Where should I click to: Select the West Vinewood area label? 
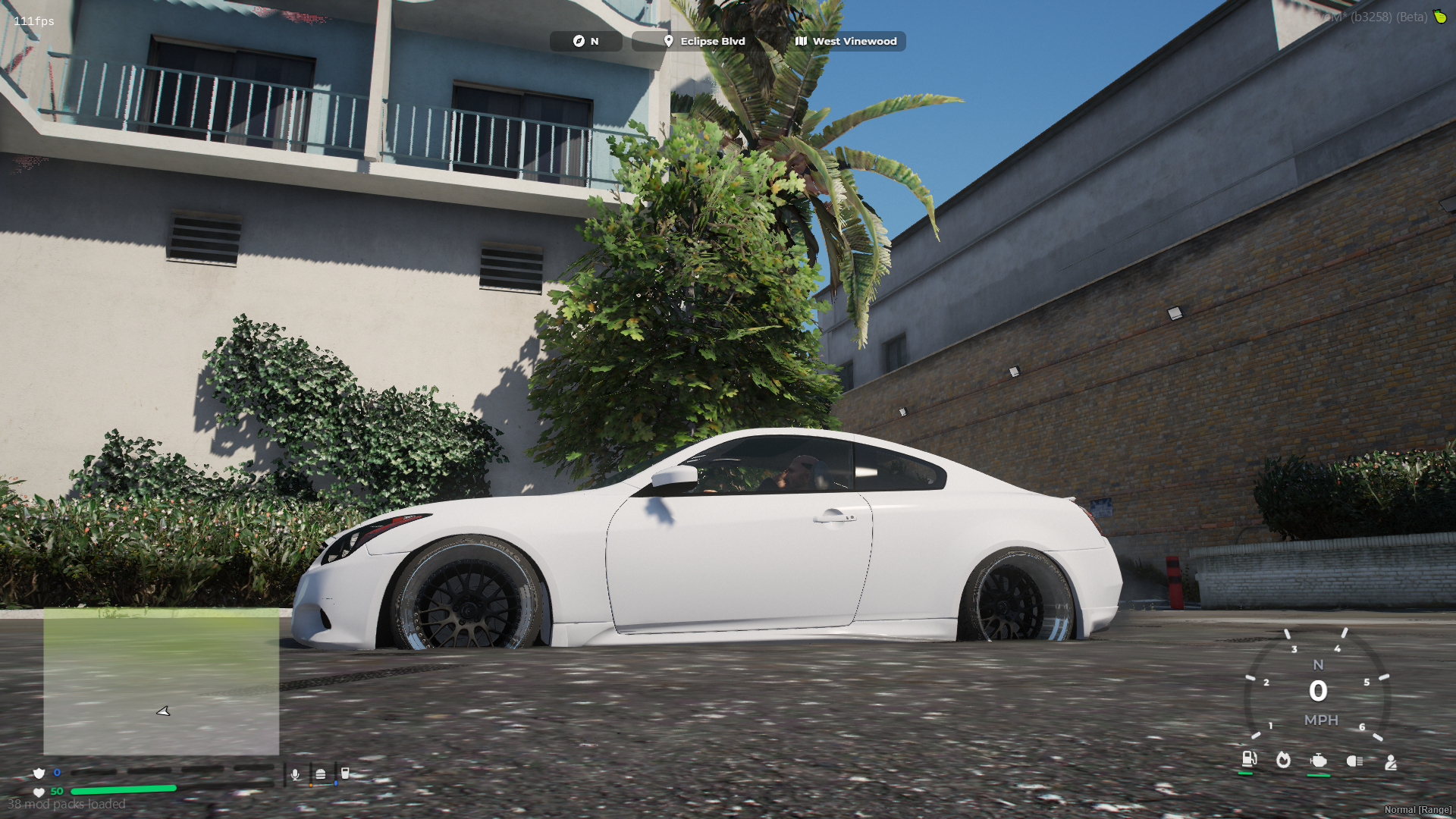846,41
